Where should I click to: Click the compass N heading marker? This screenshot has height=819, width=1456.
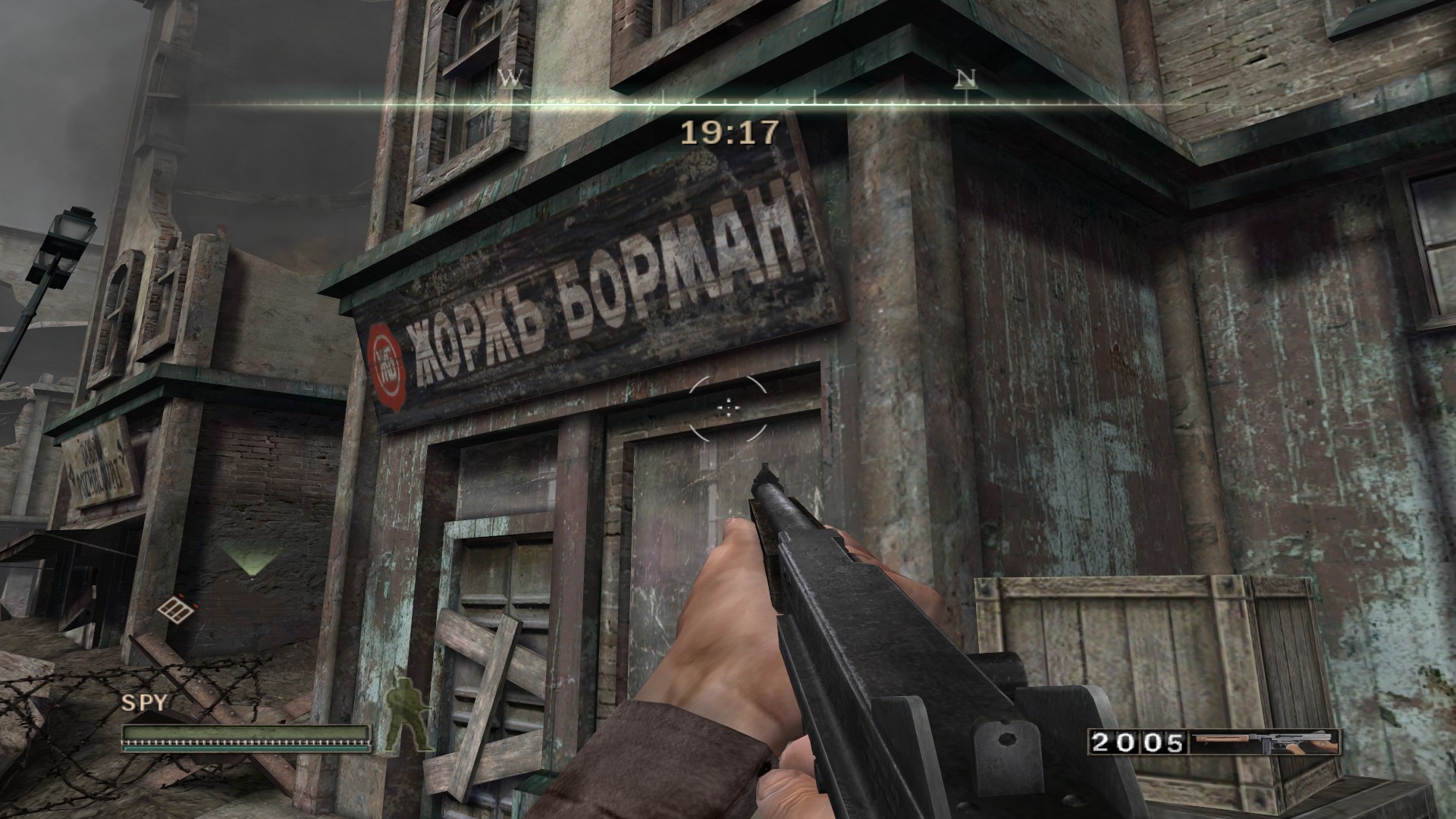tap(965, 77)
